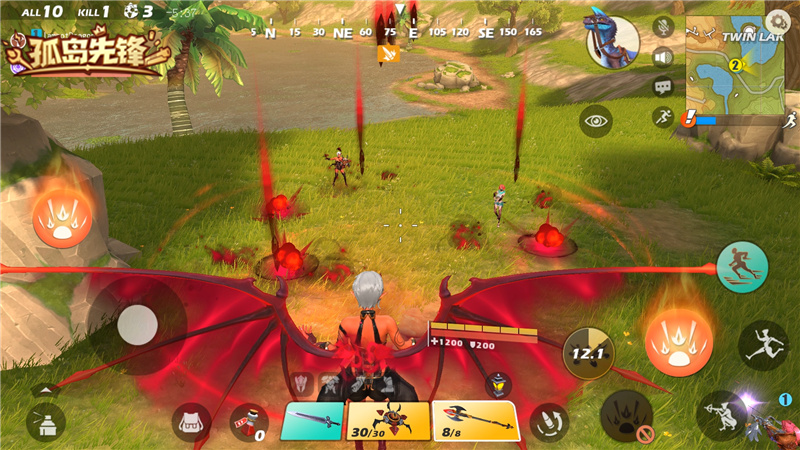Select the sword weapon slot
This screenshot has height=450, width=800.
pos(312,421)
